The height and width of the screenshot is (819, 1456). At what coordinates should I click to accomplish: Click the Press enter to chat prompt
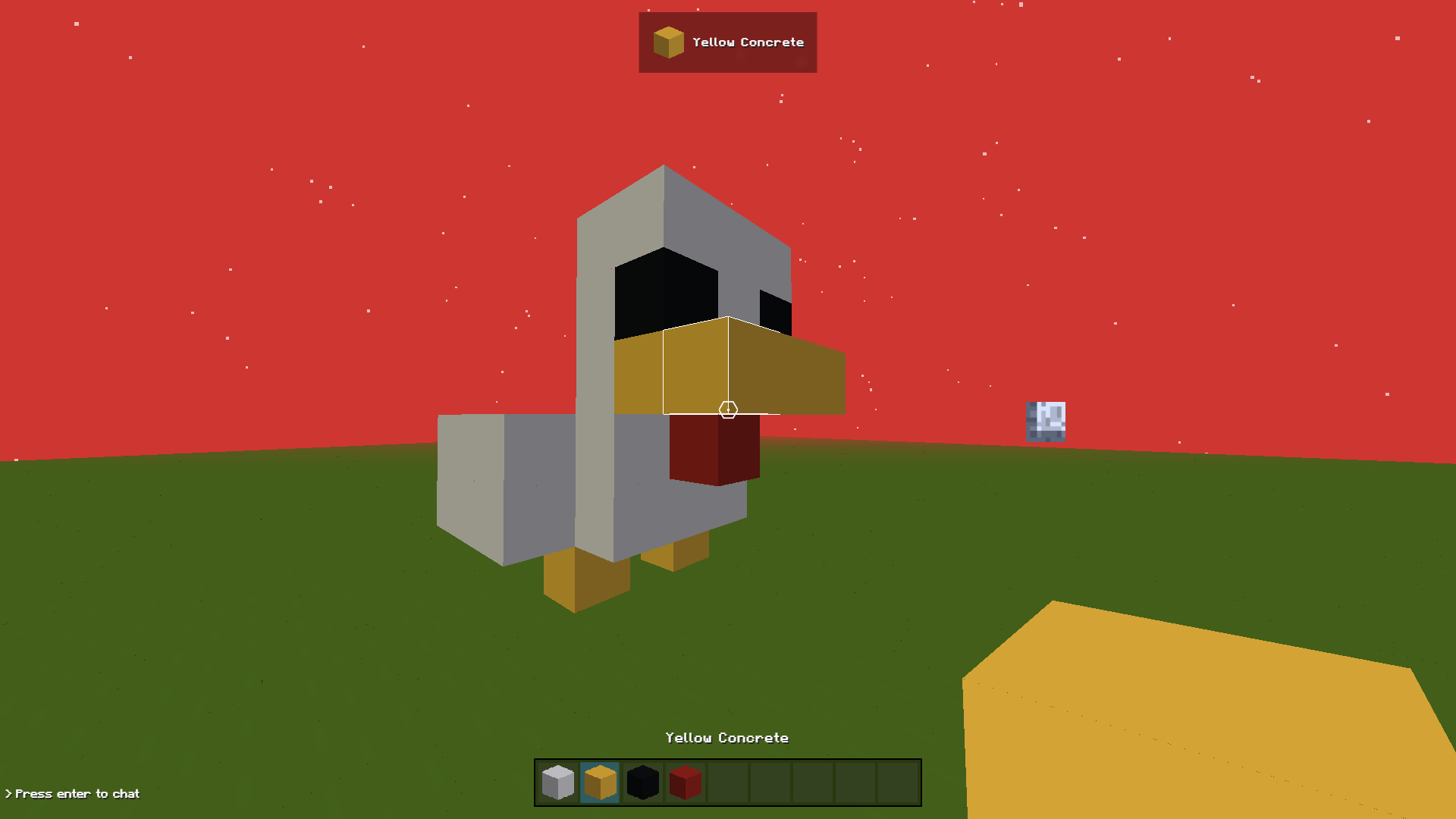[72, 793]
